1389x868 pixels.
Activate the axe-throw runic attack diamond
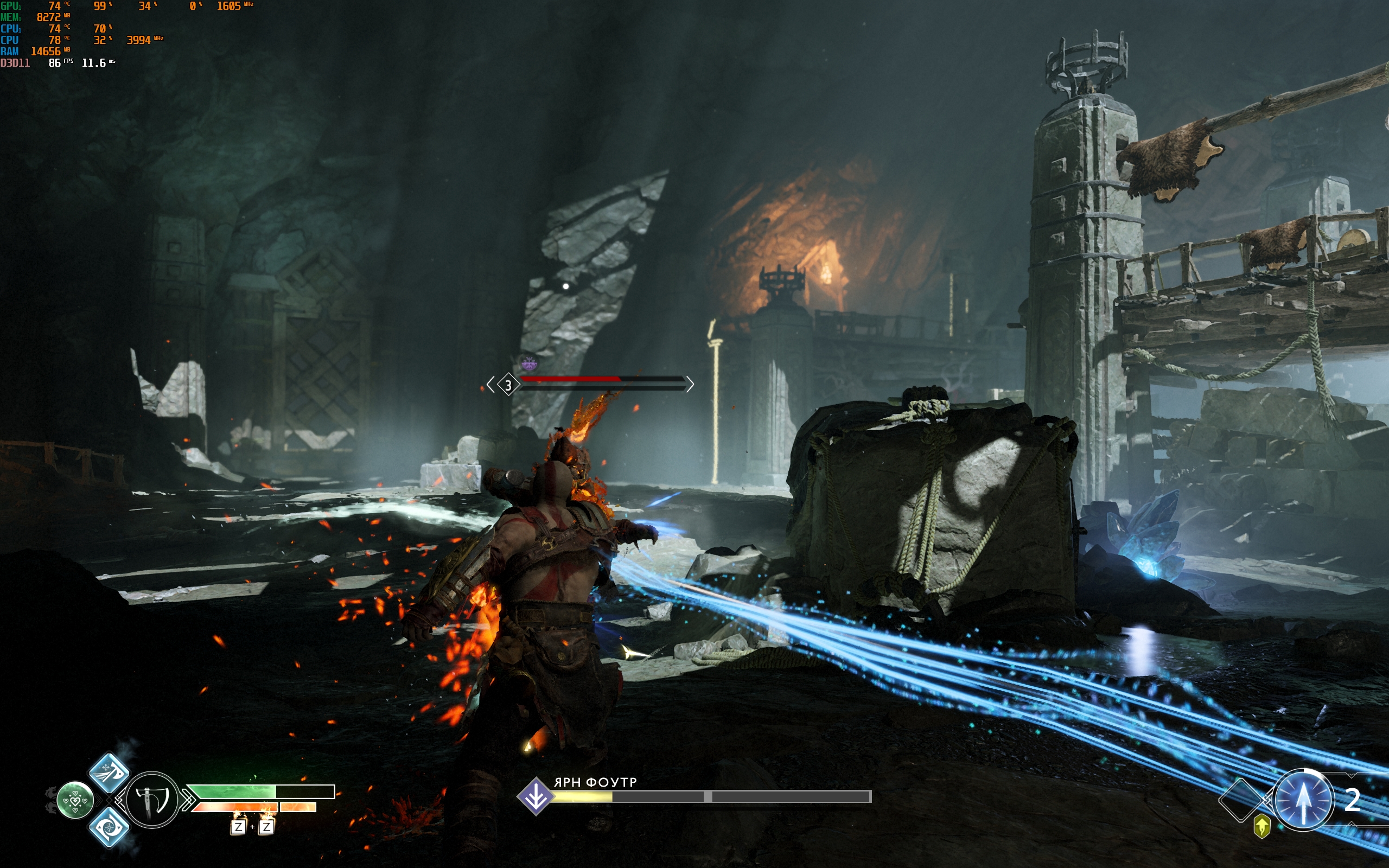[x=109, y=772]
